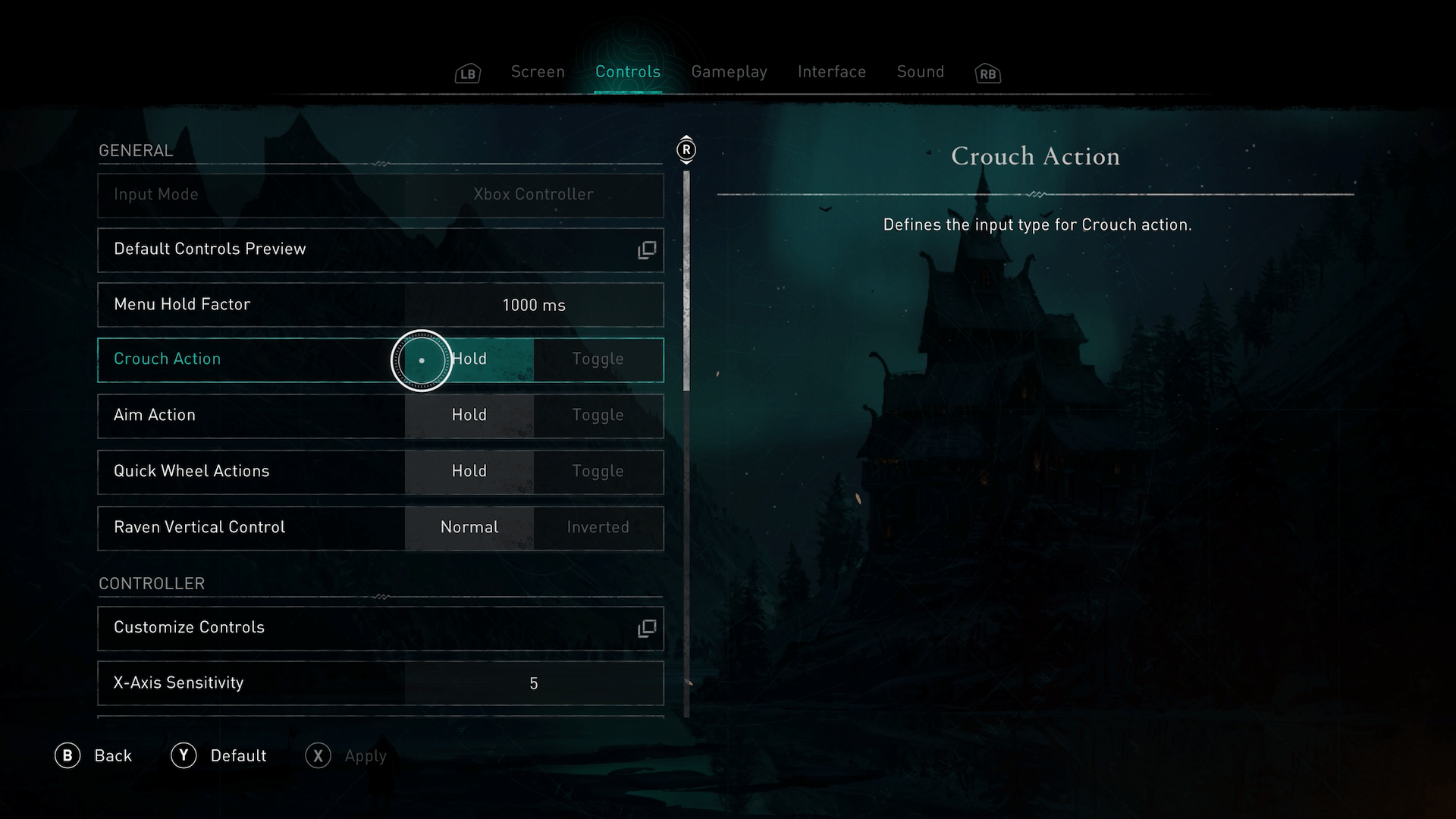Click the R stick icon above the scrollbar
This screenshot has height=819, width=1456.
[x=686, y=150]
